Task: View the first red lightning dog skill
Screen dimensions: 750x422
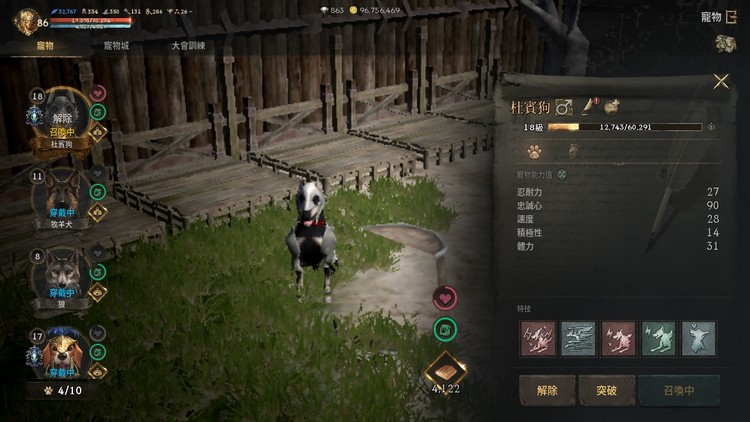Action: [x=536, y=338]
